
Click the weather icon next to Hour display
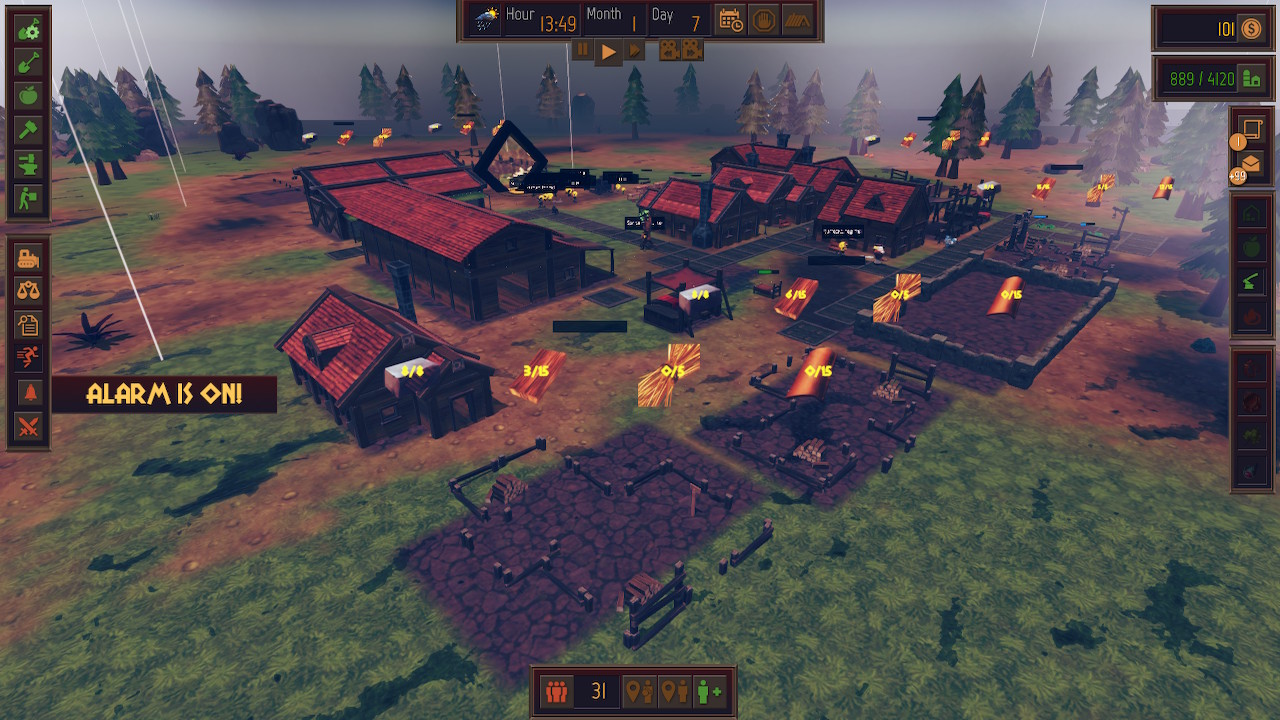487,17
